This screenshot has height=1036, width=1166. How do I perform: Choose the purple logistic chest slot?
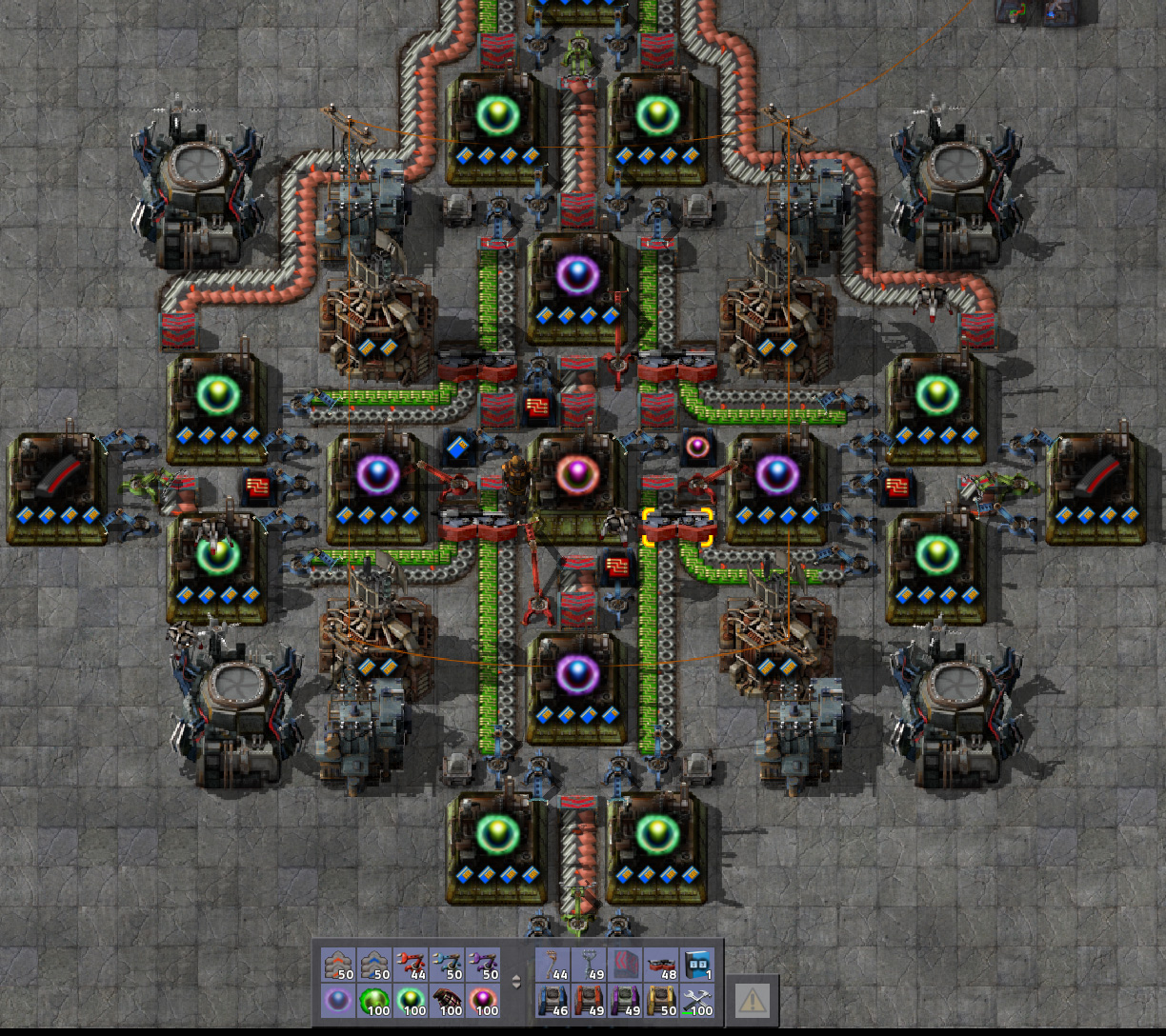[625, 1001]
